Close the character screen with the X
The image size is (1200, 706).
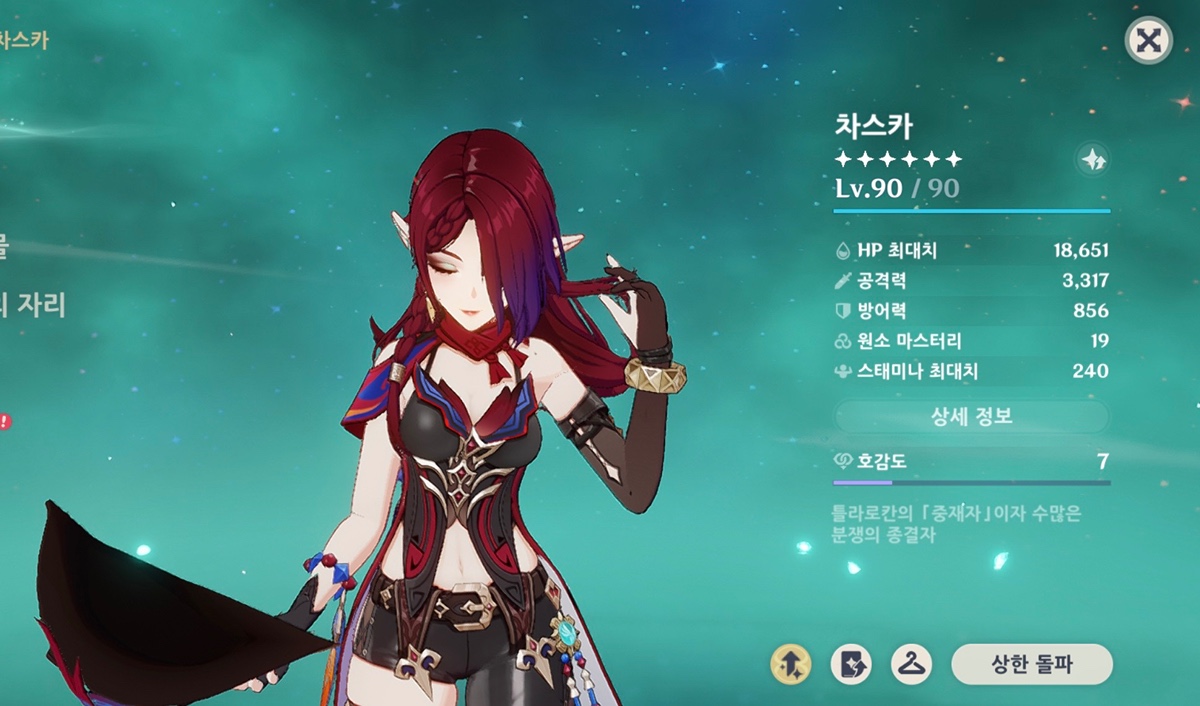point(1149,41)
